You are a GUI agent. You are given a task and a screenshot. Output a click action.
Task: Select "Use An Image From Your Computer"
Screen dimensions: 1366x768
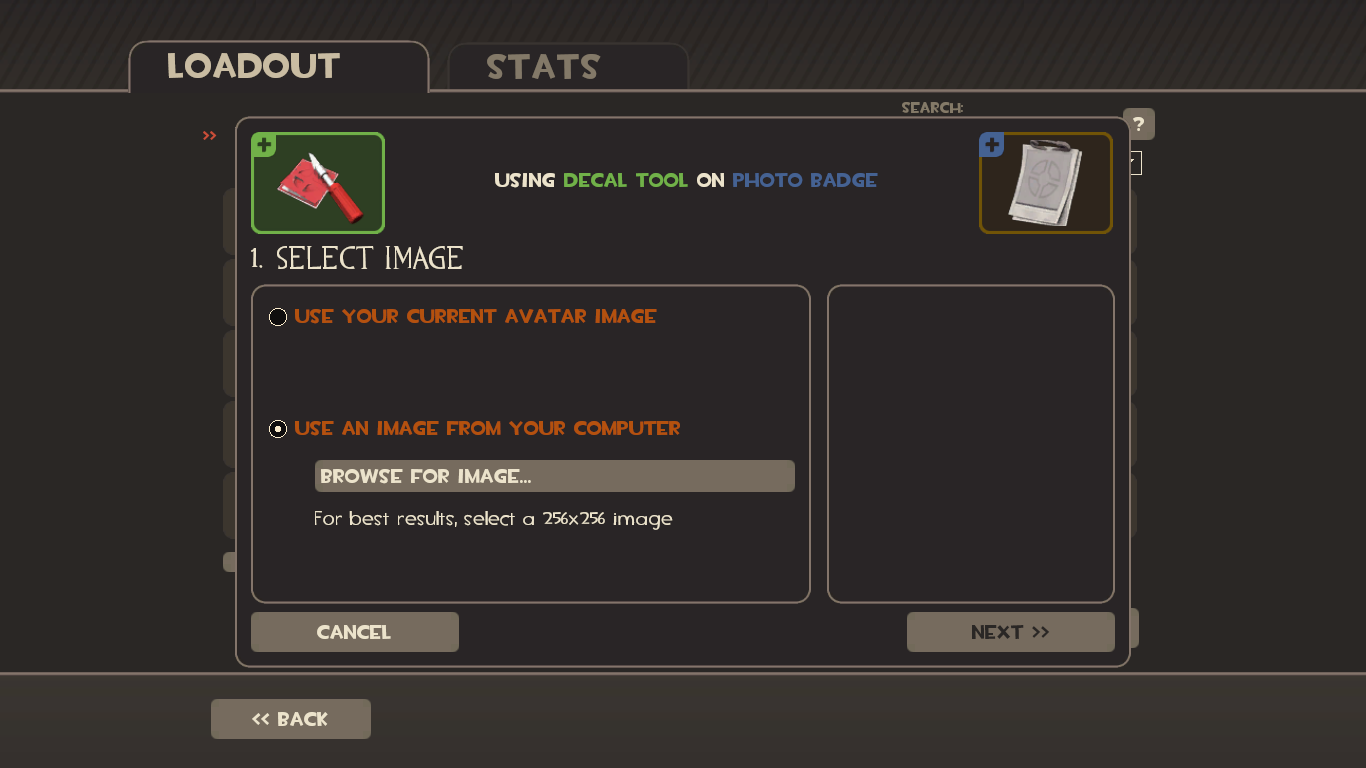pos(277,428)
